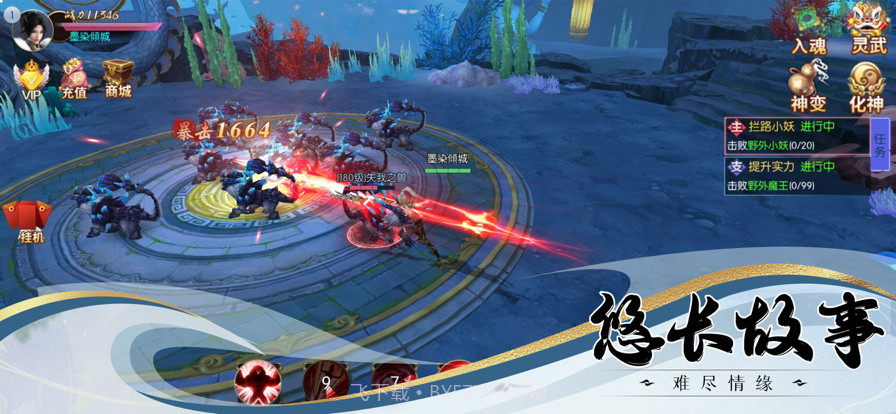Screen dimensions: 896x414
Task: Open the 灵武 lion-head icon
Action: [866, 25]
